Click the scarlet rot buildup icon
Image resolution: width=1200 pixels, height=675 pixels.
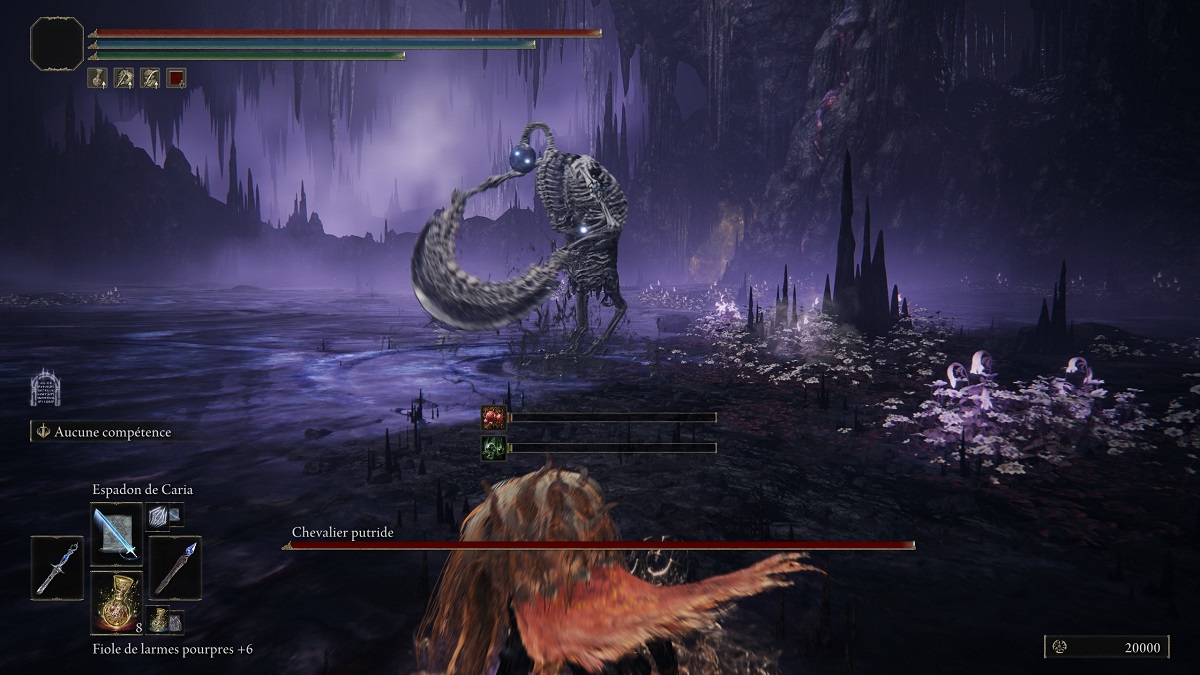[494, 417]
